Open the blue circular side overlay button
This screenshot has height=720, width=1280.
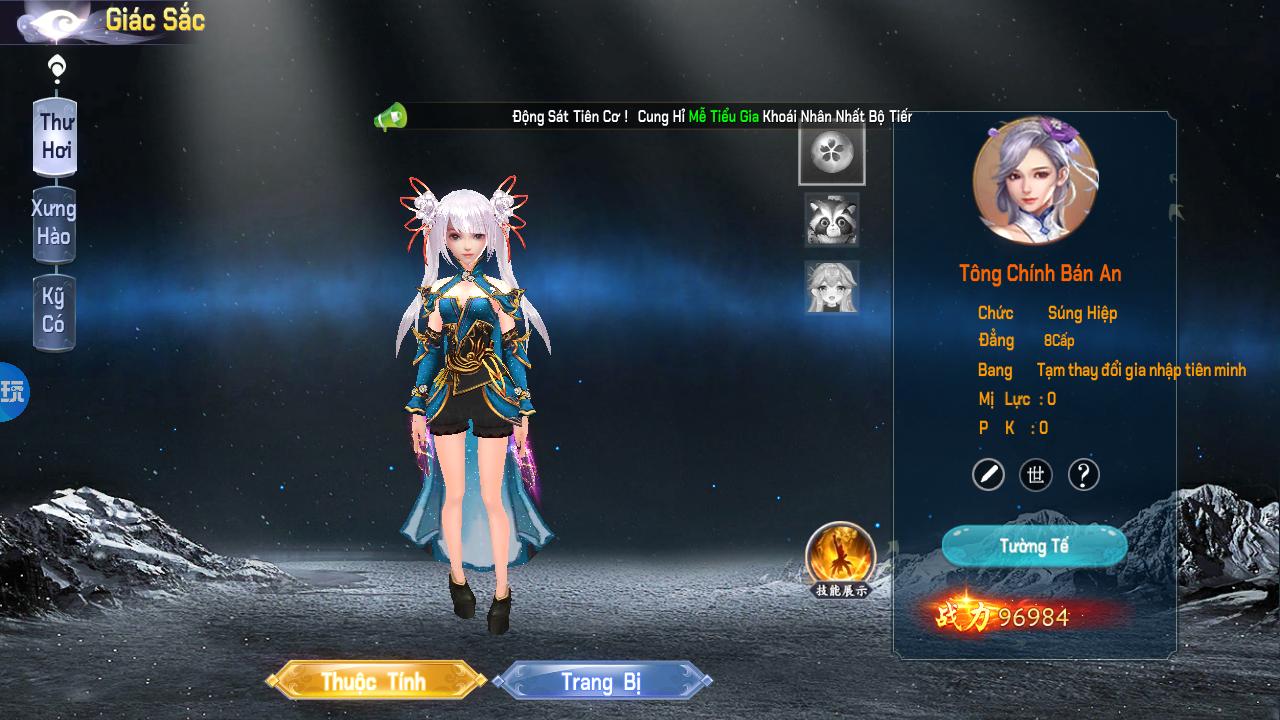[x=13, y=392]
